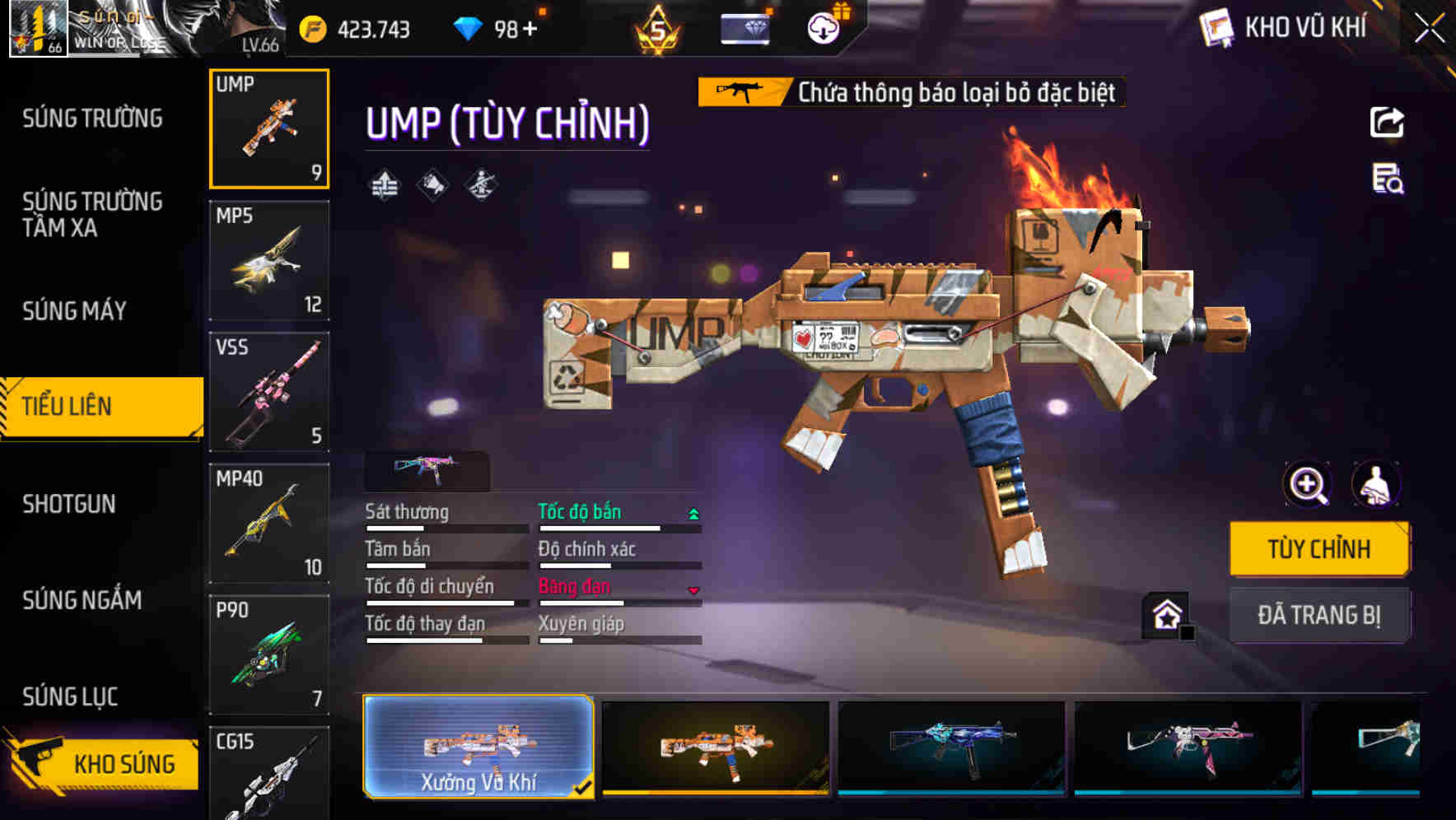
Task: Add diamonds using the plus button
Action: 530,30
